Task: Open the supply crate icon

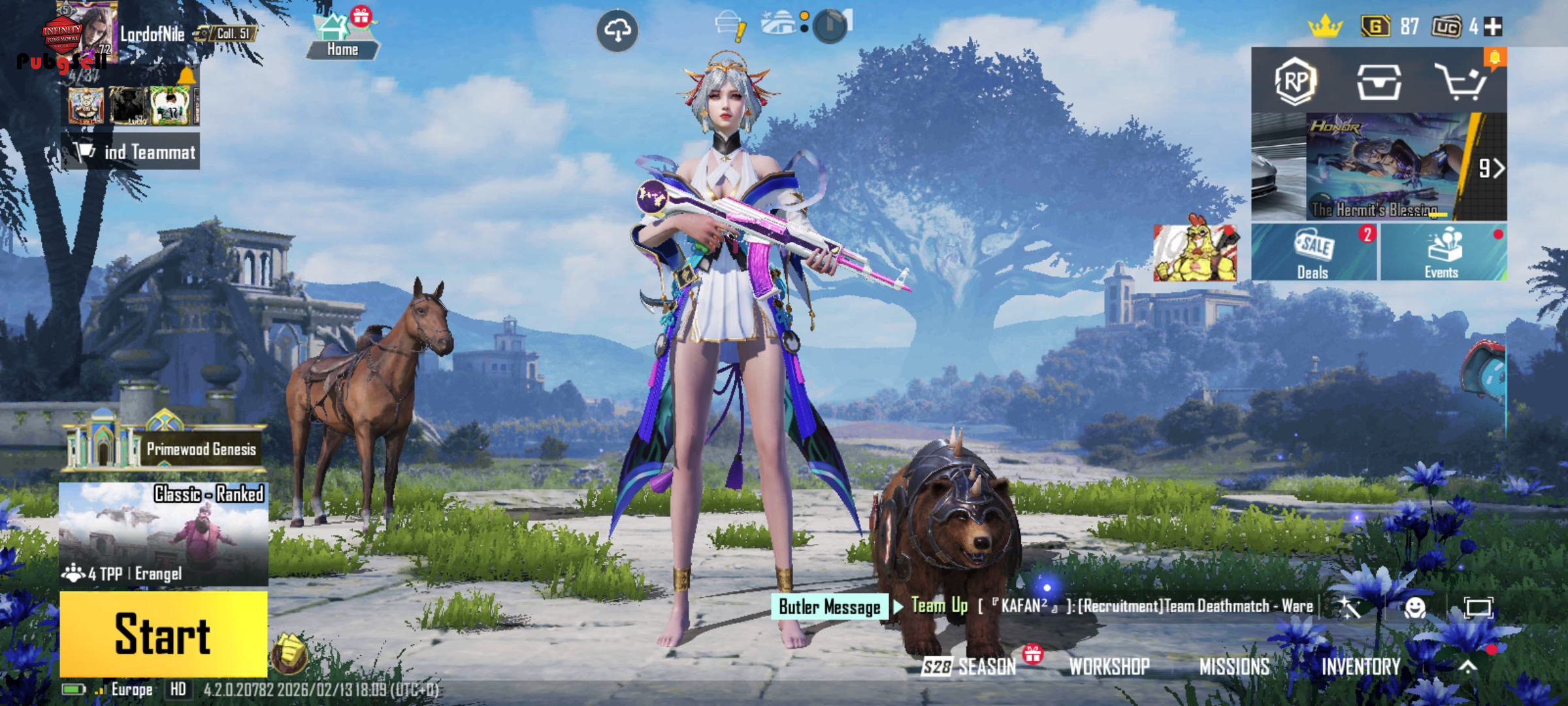Action: coord(1379,82)
